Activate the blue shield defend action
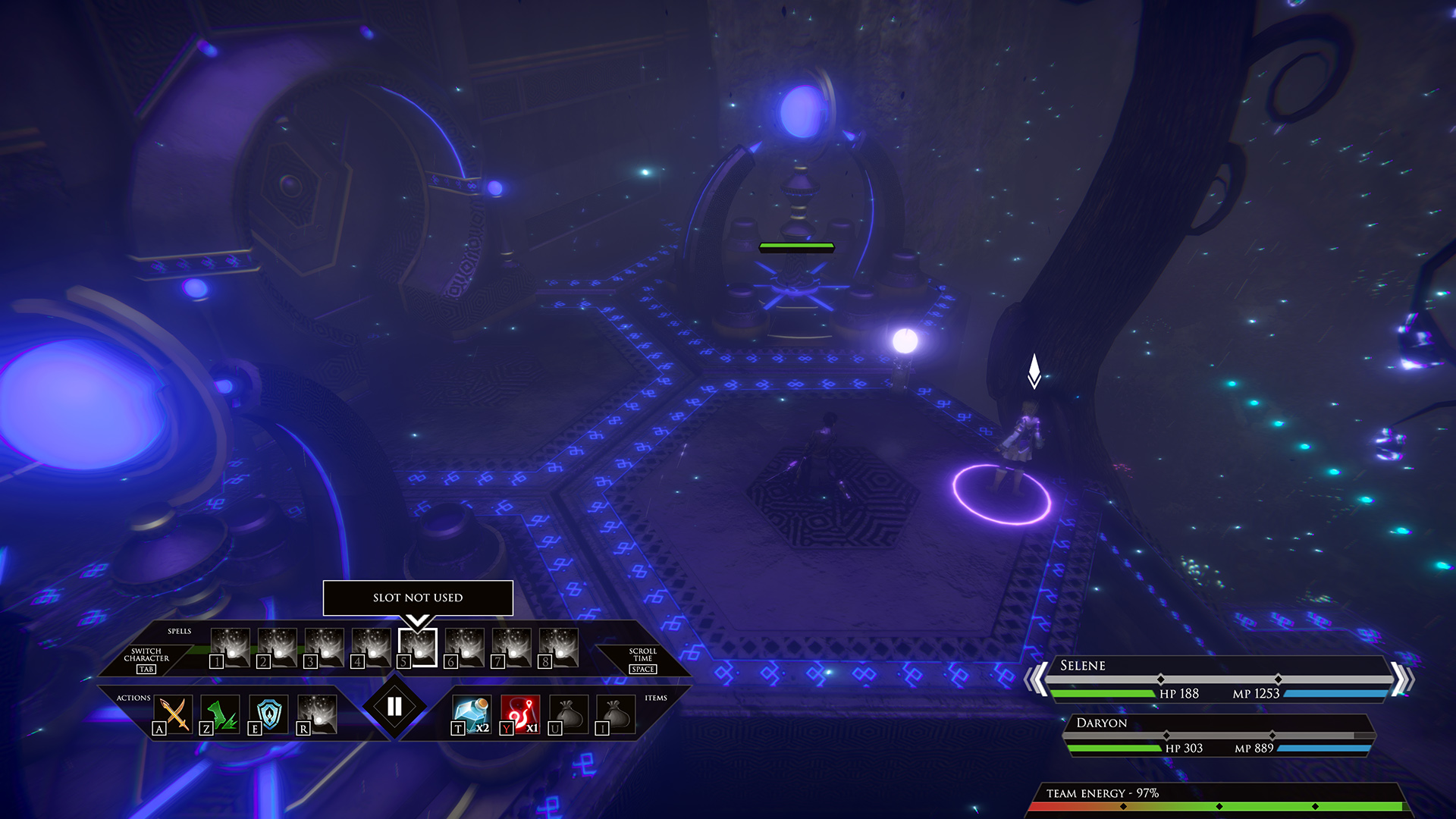The width and height of the screenshot is (1456, 819). click(268, 714)
